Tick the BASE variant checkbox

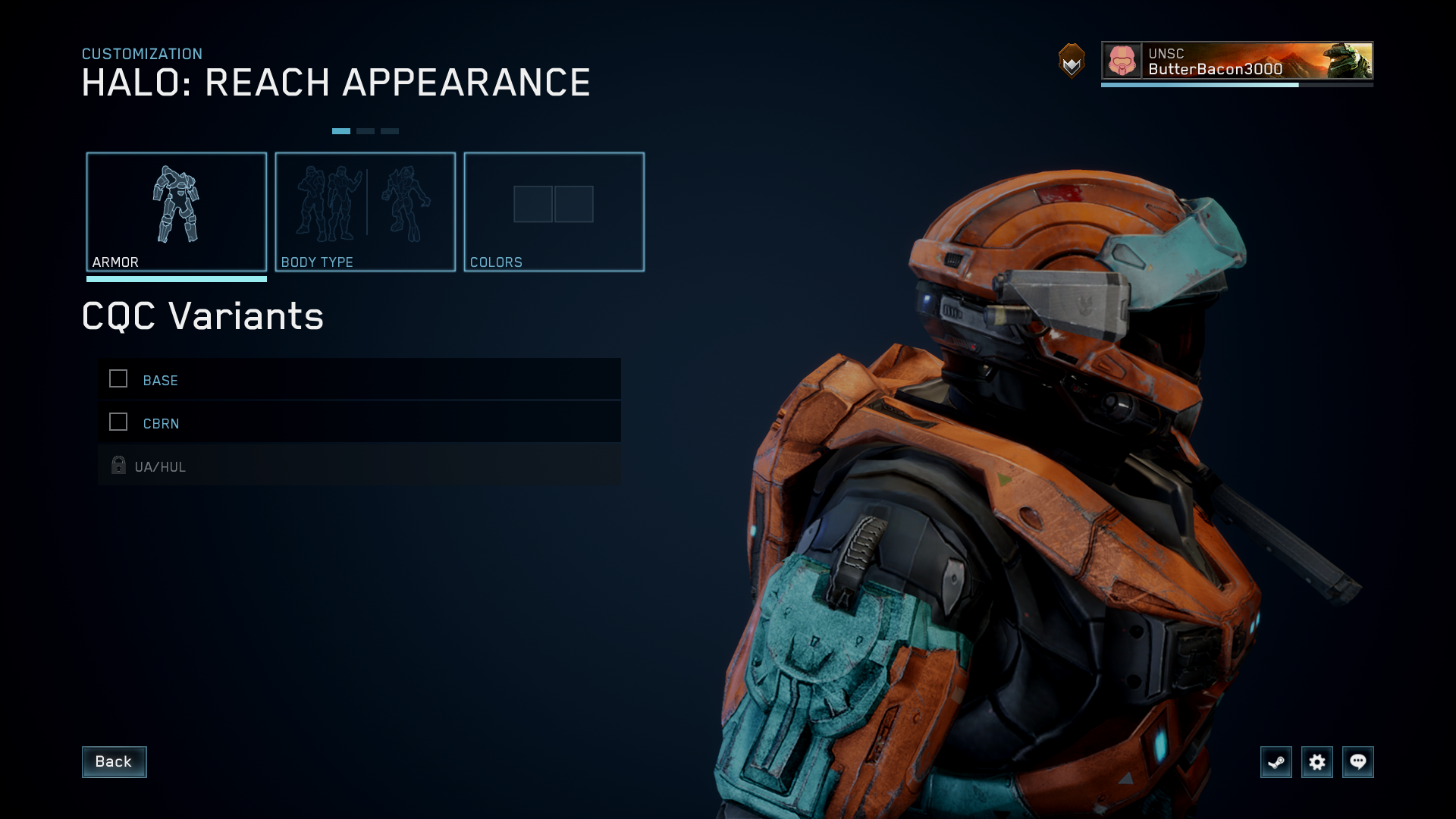coord(118,379)
